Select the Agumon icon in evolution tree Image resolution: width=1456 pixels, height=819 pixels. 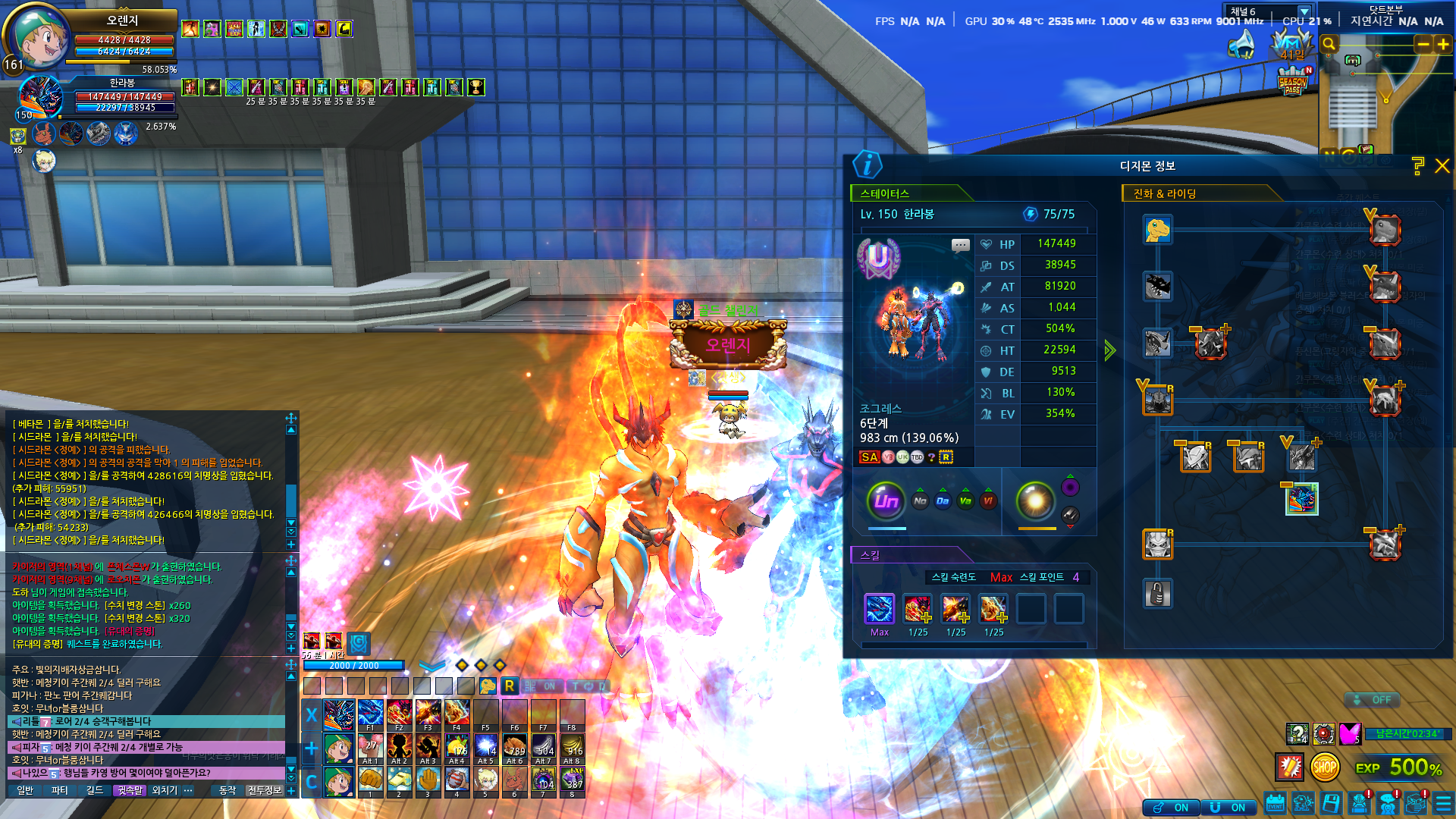[x=1157, y=230]
